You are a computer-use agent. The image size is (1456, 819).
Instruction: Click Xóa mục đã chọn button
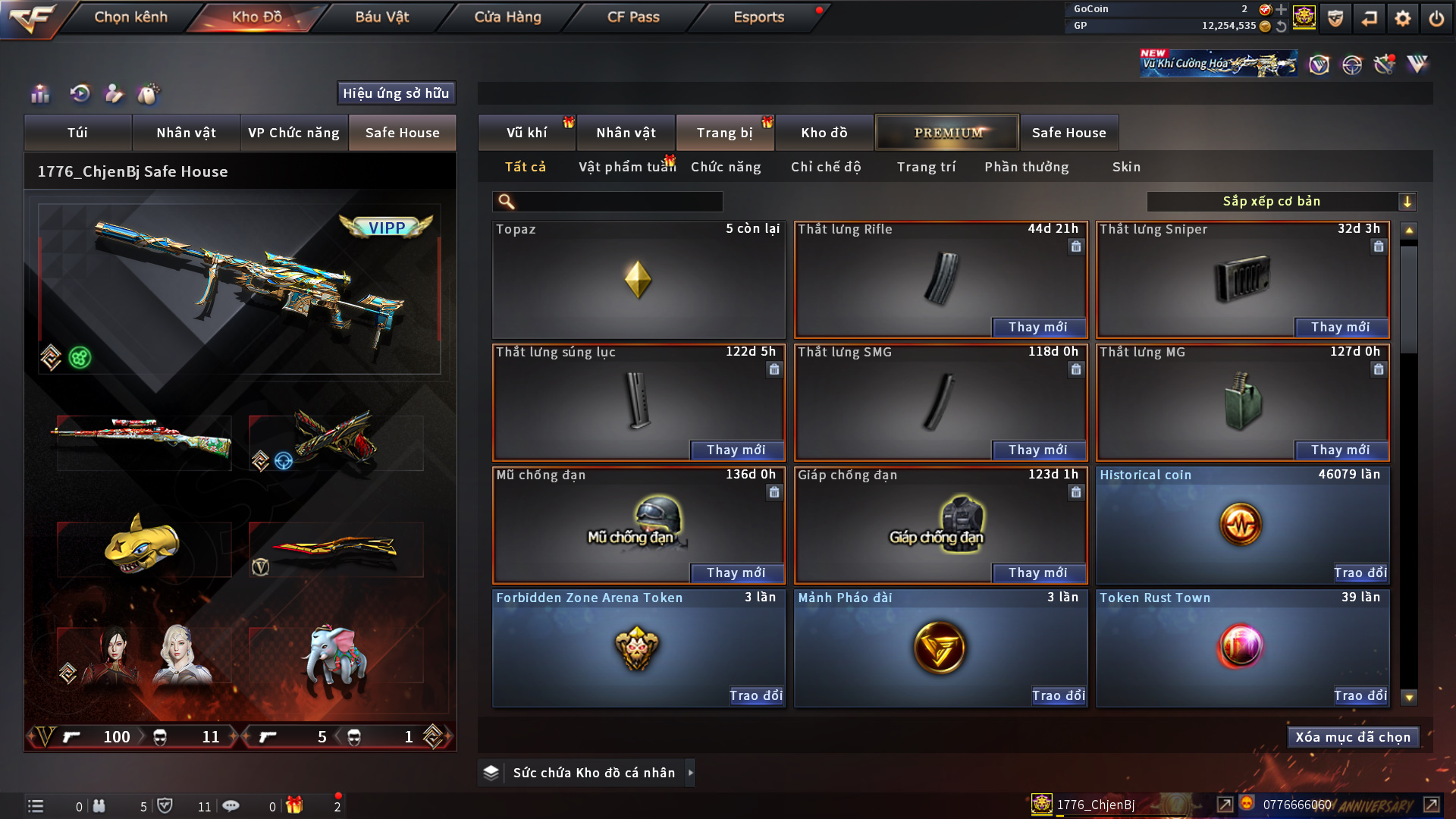1352,737
